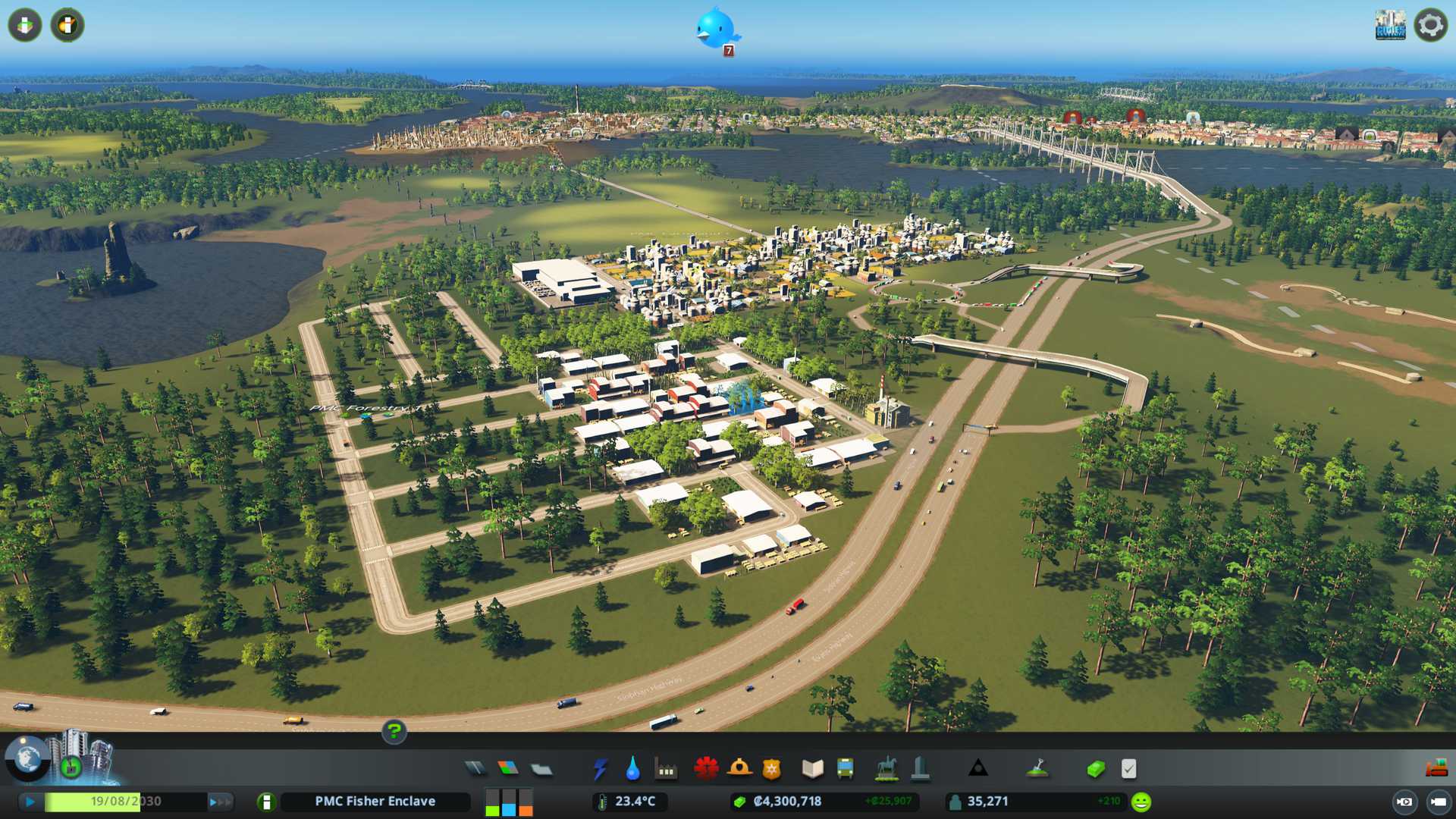Screen dimensions: 1456x819
Task: Change the simulation speed arrows
Action: [x=220, y=802]
